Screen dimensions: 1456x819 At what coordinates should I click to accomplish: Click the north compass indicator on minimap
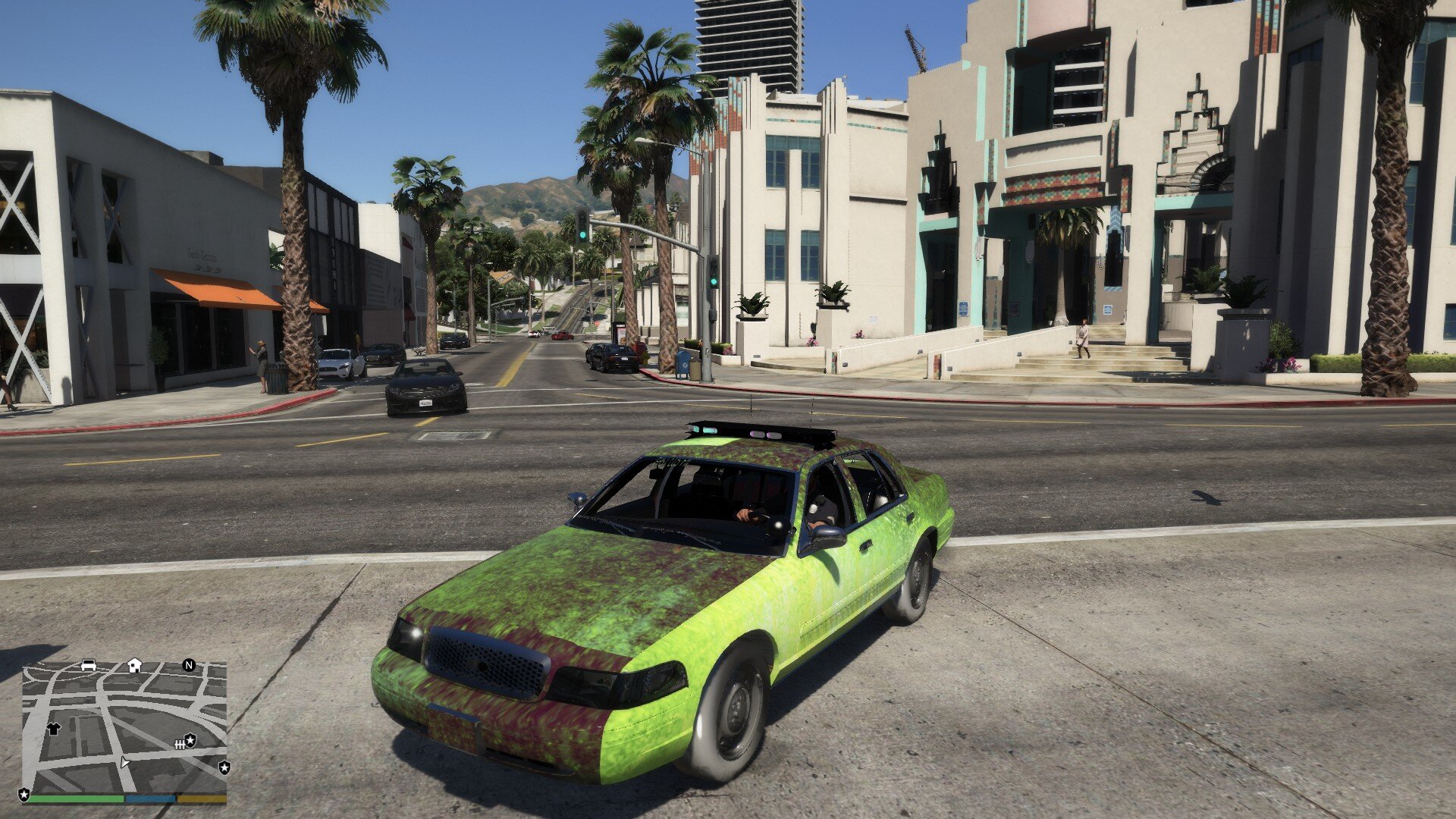(x=189, y=665)
